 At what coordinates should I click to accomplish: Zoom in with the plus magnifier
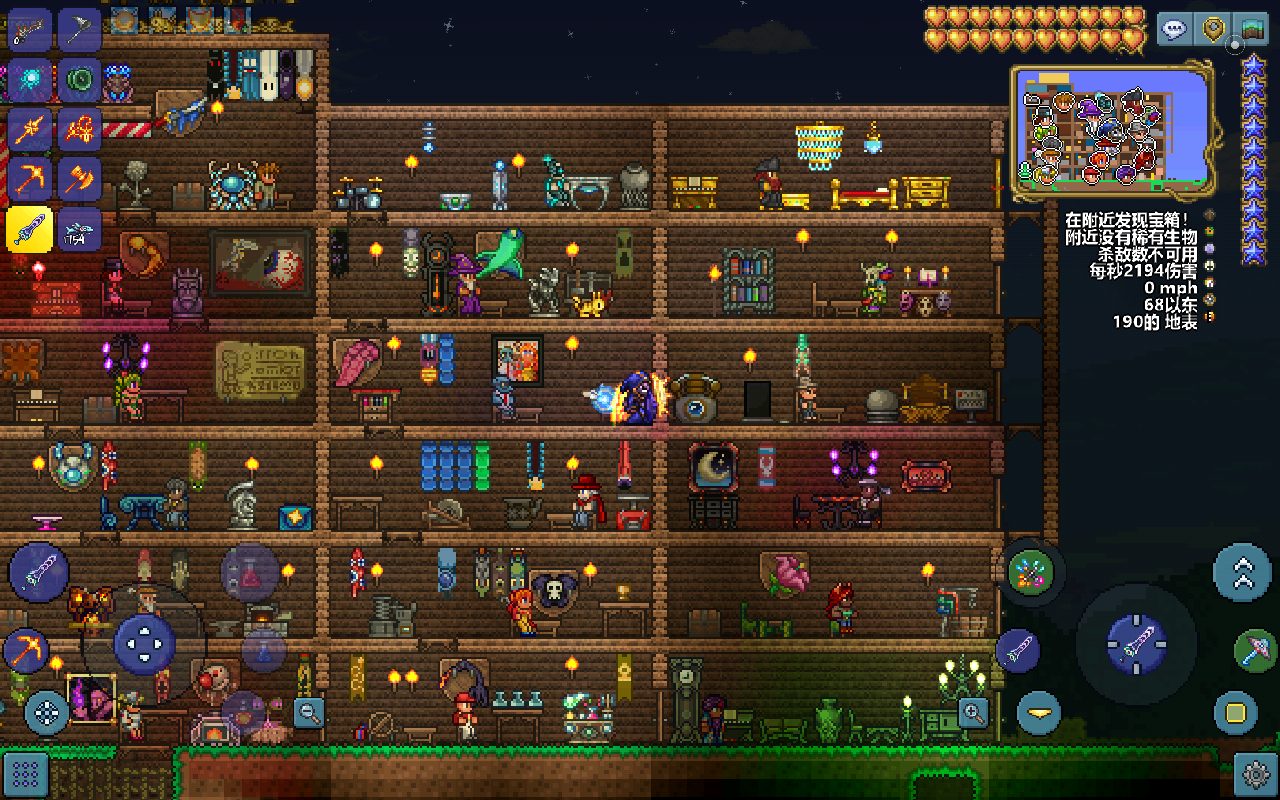(973, 712)
